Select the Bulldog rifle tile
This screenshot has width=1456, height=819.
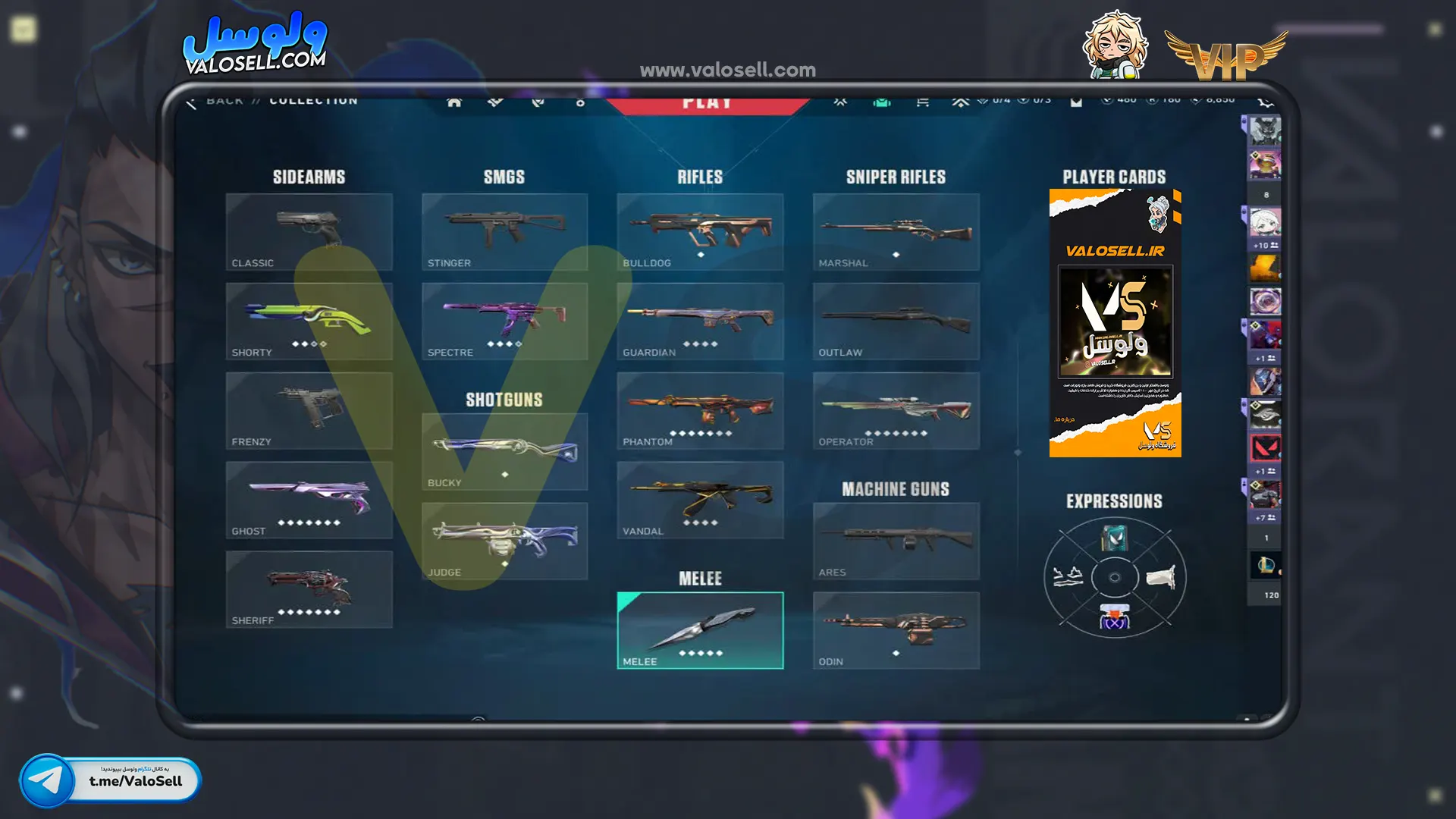700,231
